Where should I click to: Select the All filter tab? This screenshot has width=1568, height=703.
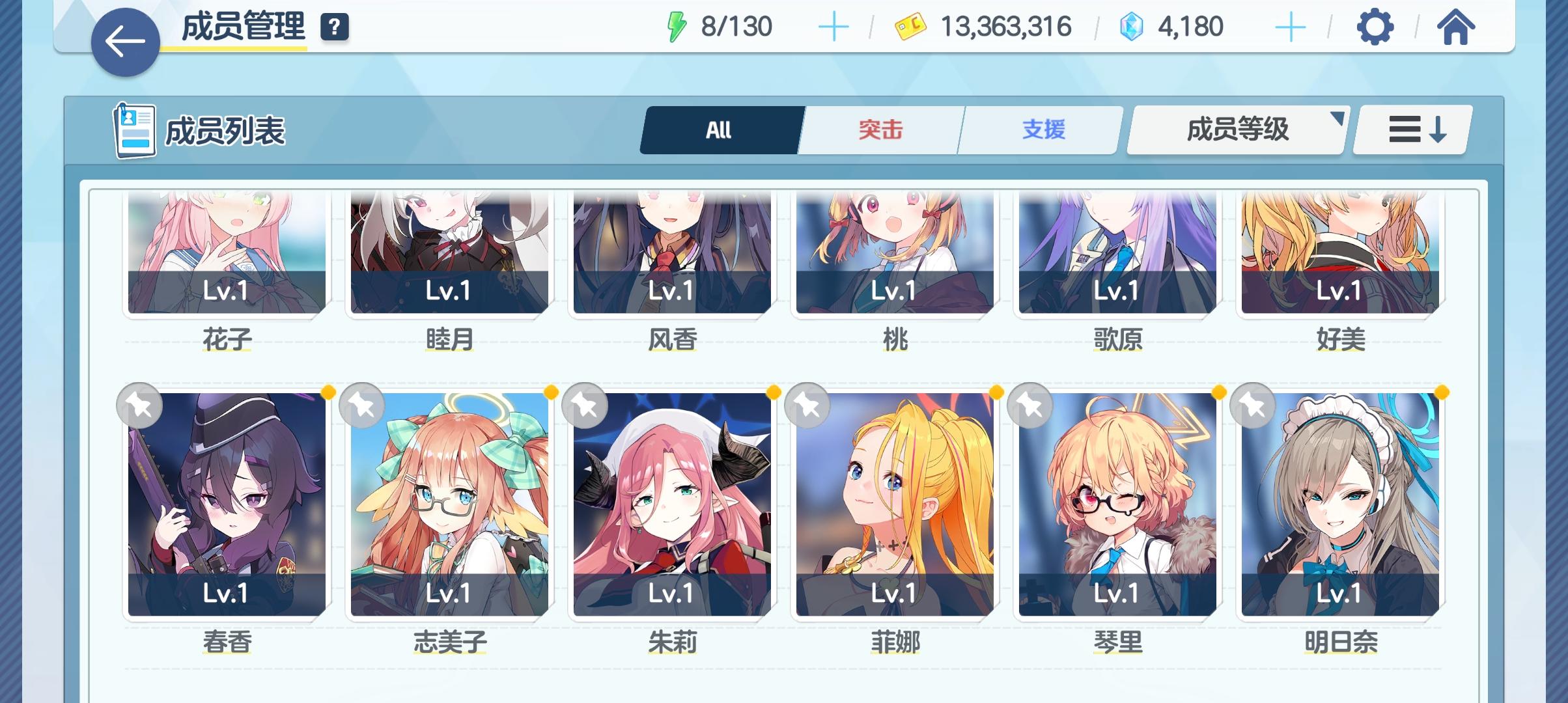720,129
